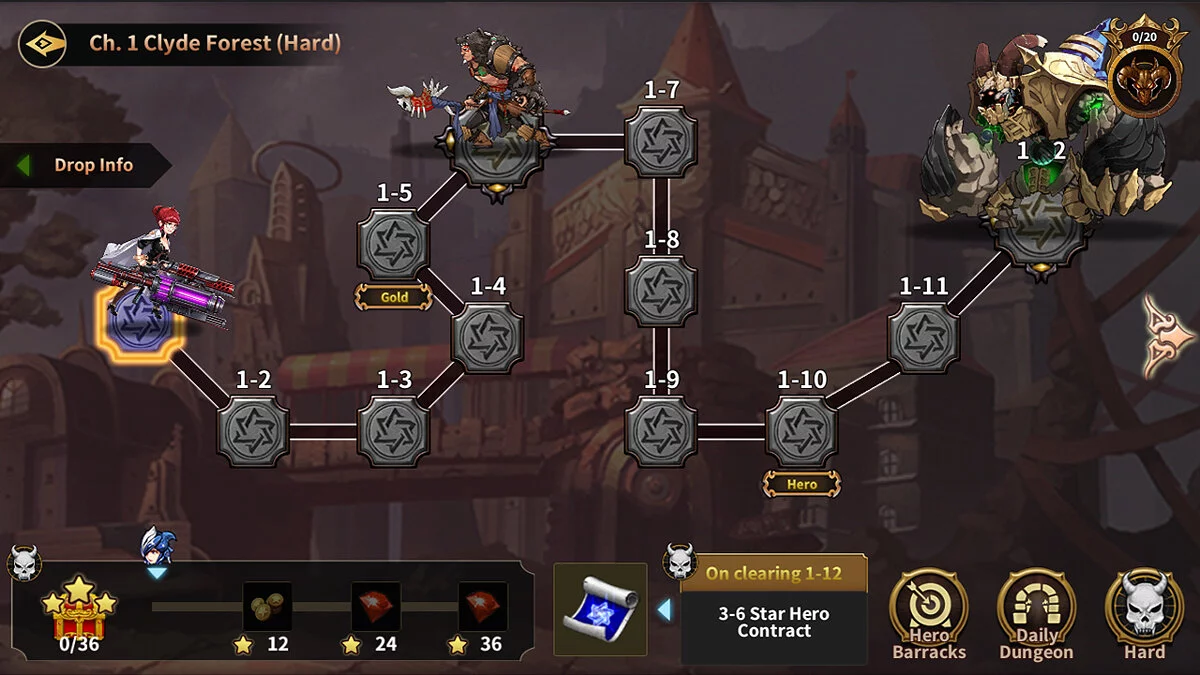The image size is (1200, 675).
Task: Select stage 1-7 node
Action: [661, 142]
